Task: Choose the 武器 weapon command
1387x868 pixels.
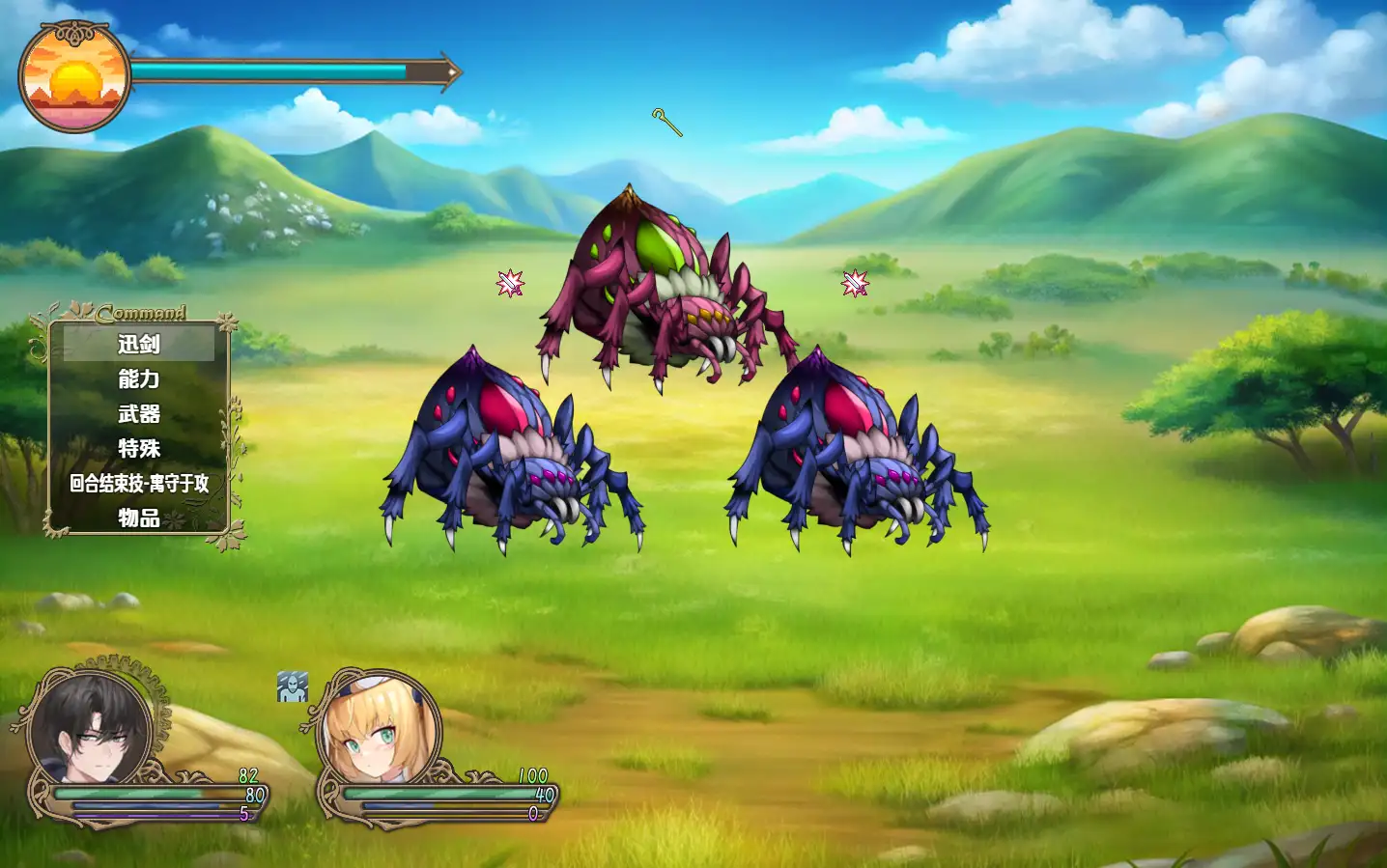Action: pyautogui.click(x=139, y=413)
